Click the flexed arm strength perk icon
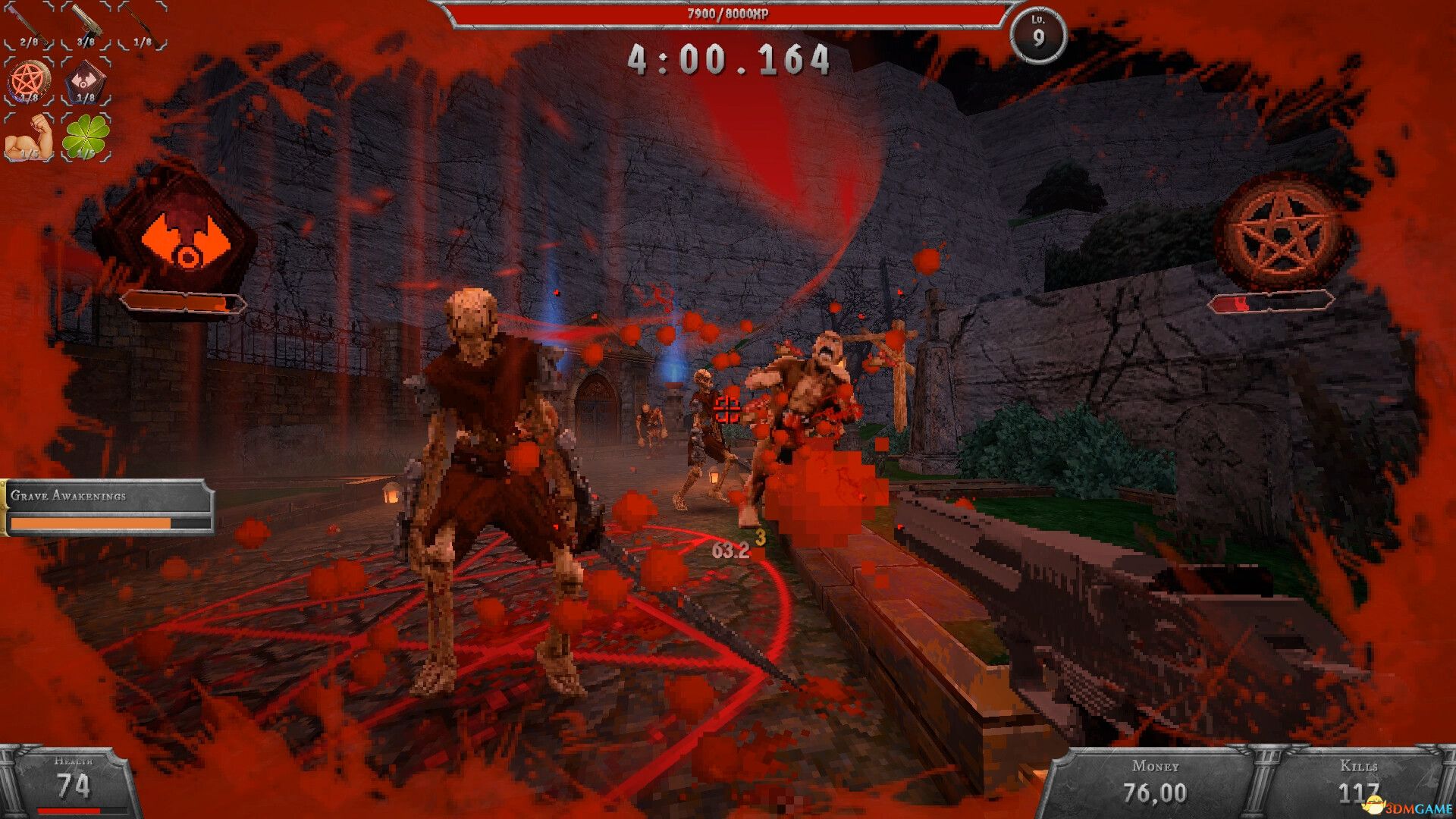The height and width of the screenshot is (819, 1456). 30,136
